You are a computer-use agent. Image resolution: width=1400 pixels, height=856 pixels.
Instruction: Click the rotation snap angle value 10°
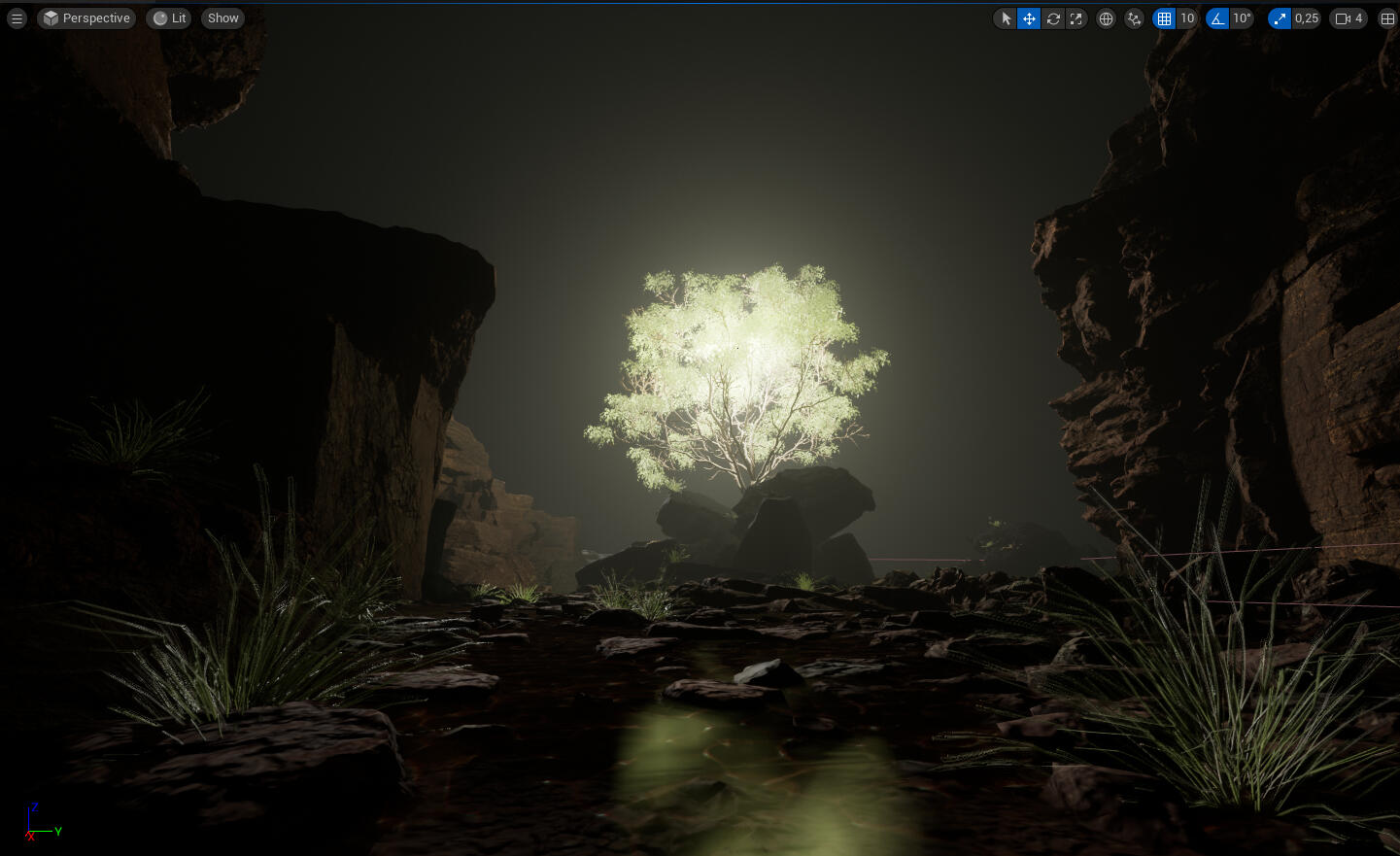point(1242,18)
